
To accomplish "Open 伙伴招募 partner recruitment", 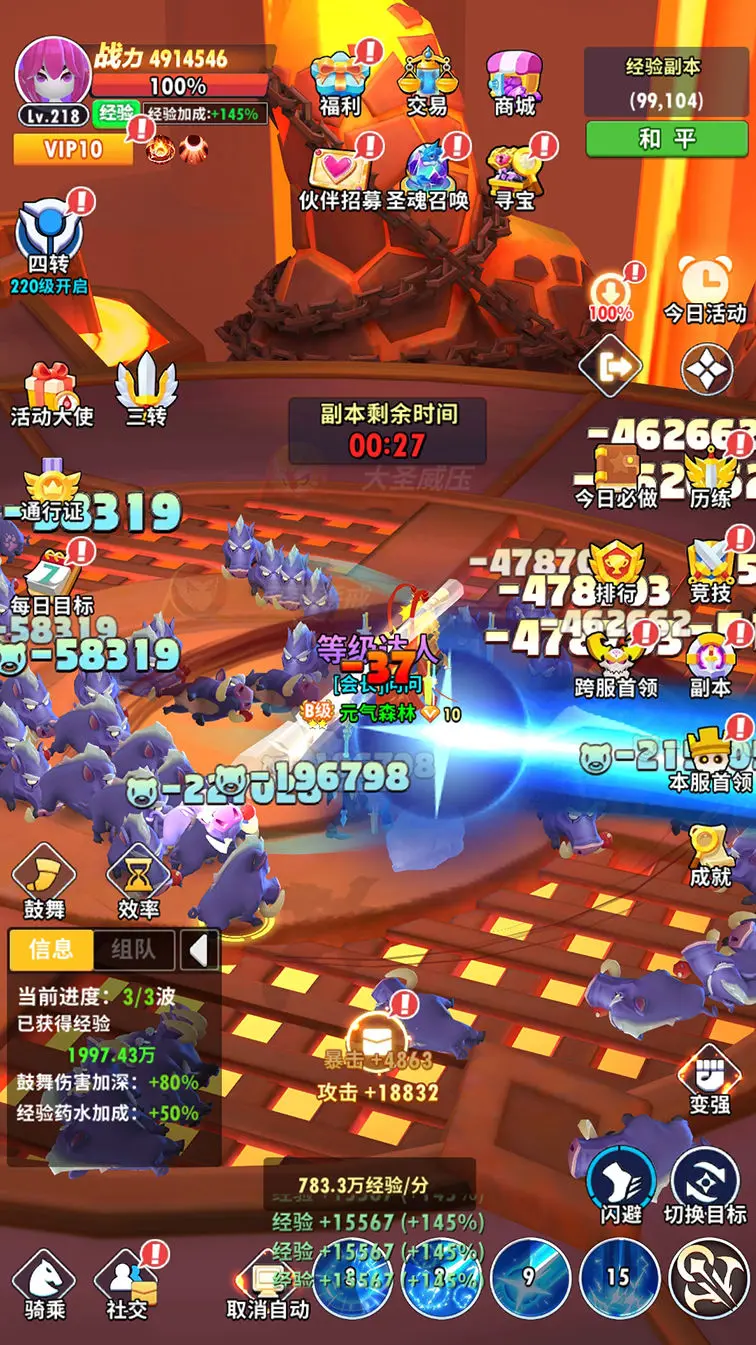I will 341,175.
